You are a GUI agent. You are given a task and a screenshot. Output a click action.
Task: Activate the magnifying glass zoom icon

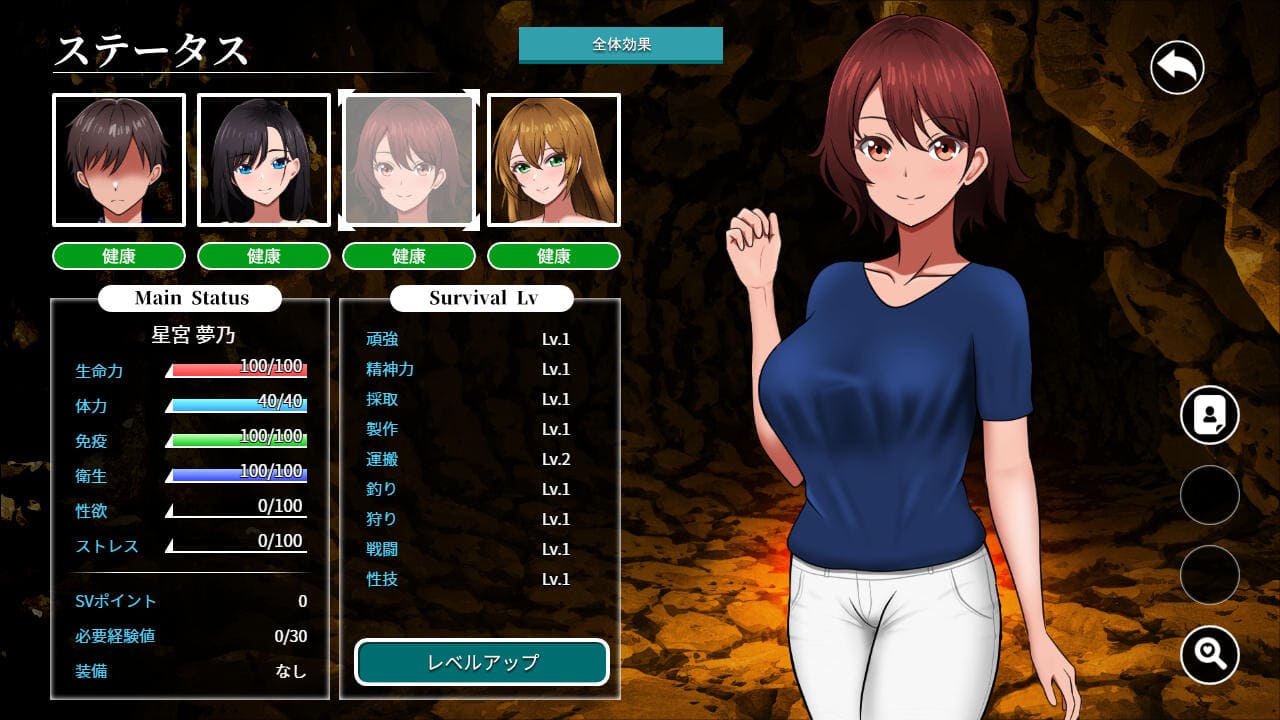click(x=1209, y=654)
